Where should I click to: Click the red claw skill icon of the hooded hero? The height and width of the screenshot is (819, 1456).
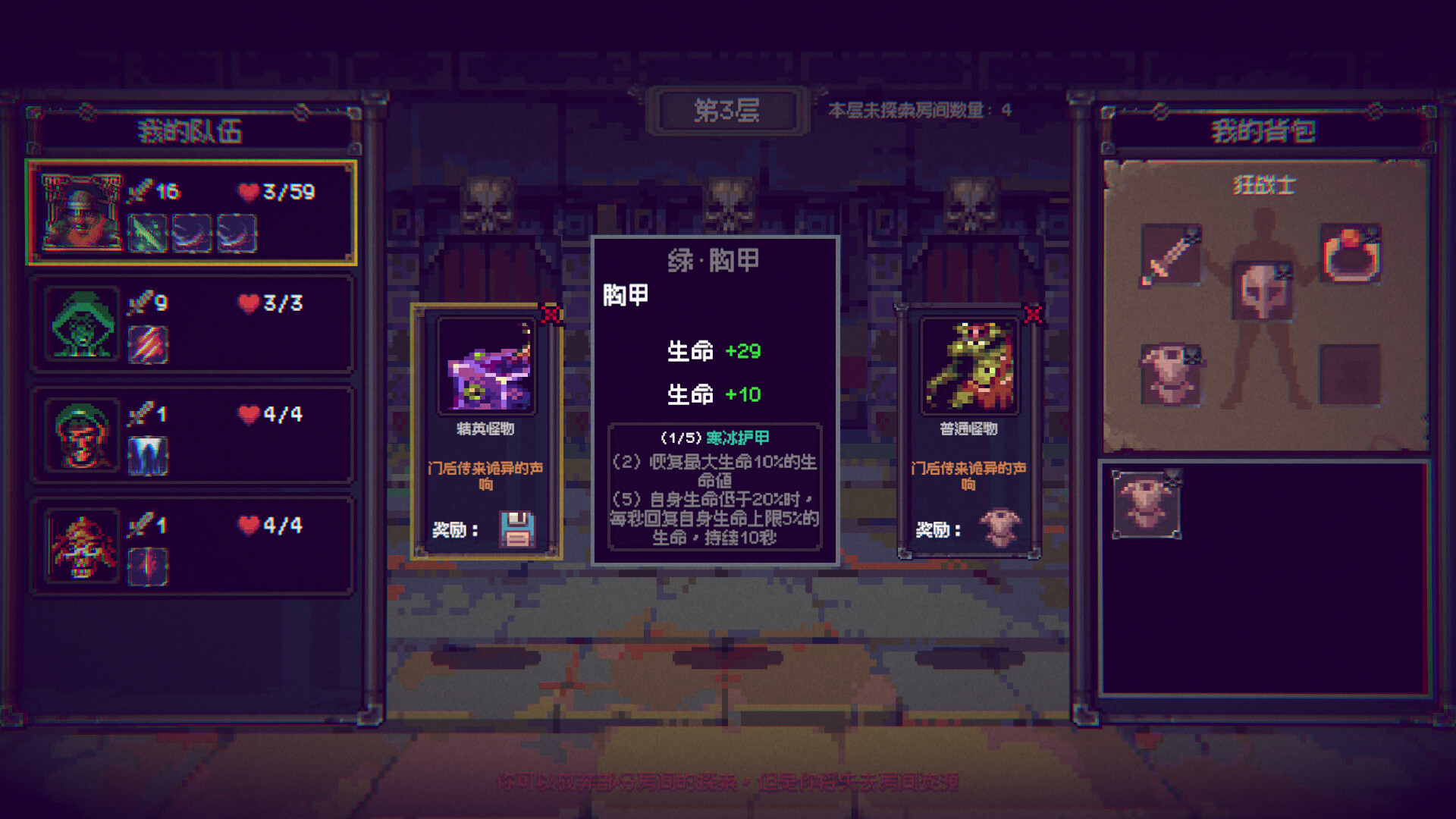pyautogui.click(x=147, y=343)
